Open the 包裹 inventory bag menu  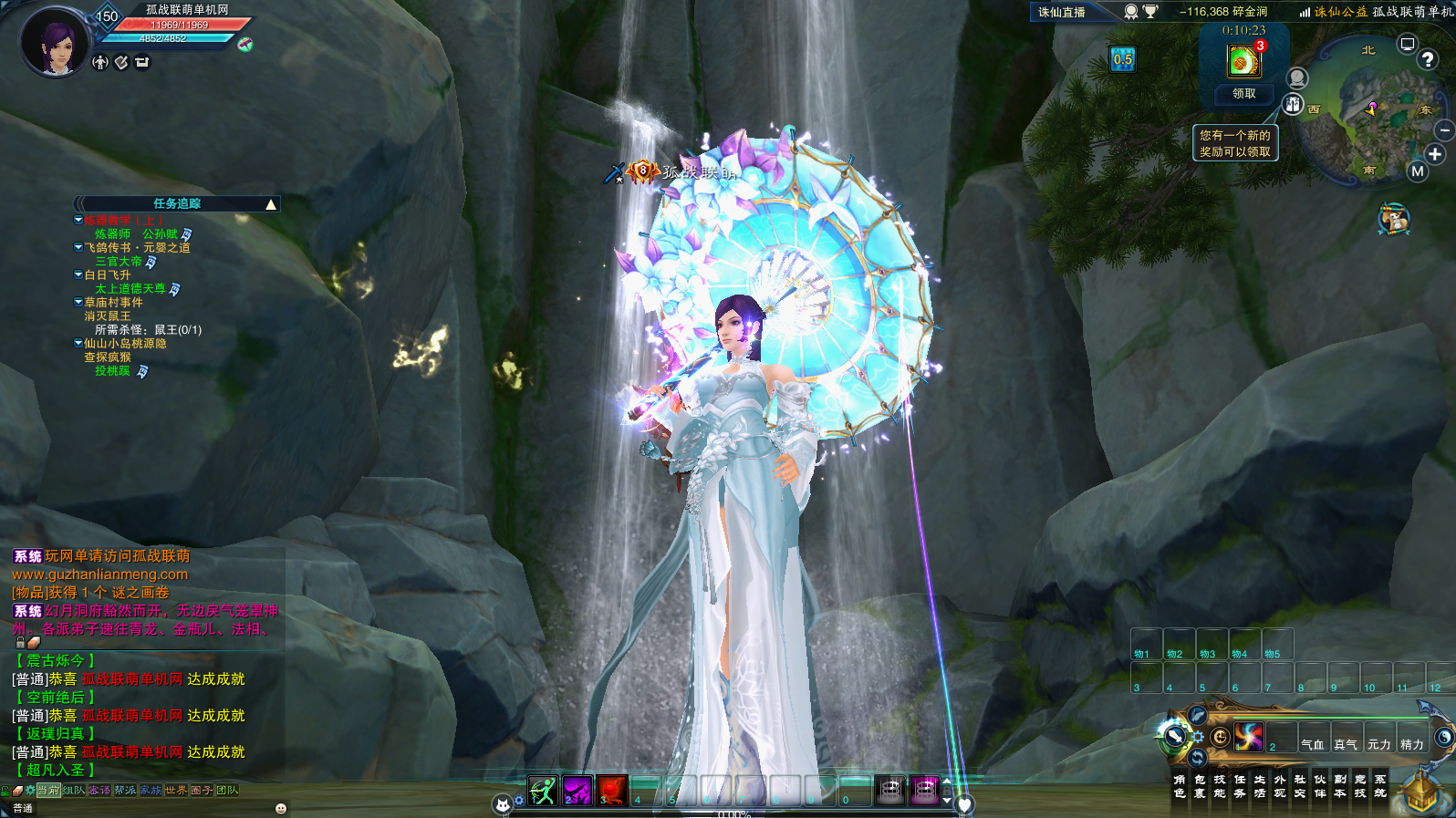pyautogui.click(x=1200, y=786)
